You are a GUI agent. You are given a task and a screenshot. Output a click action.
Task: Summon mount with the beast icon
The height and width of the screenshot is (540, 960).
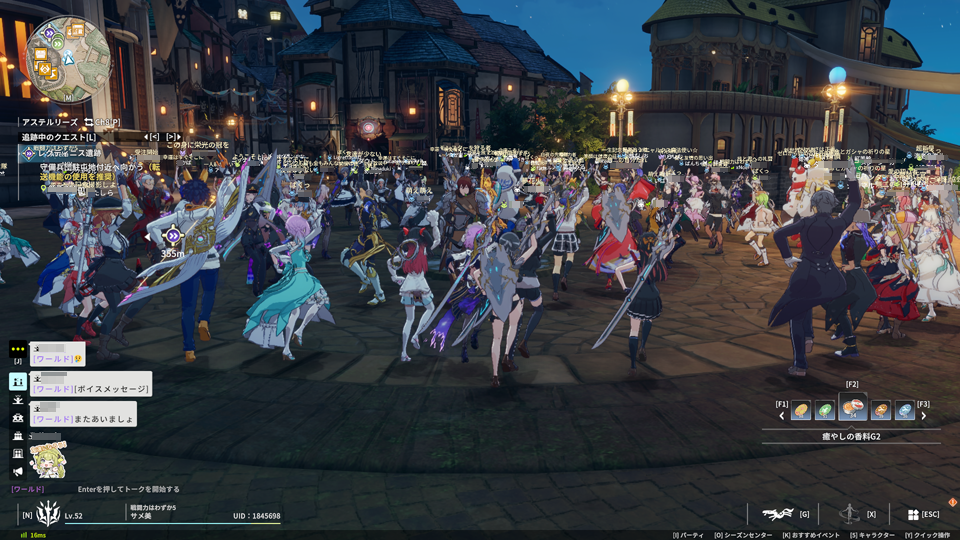(x=776, y=514)
